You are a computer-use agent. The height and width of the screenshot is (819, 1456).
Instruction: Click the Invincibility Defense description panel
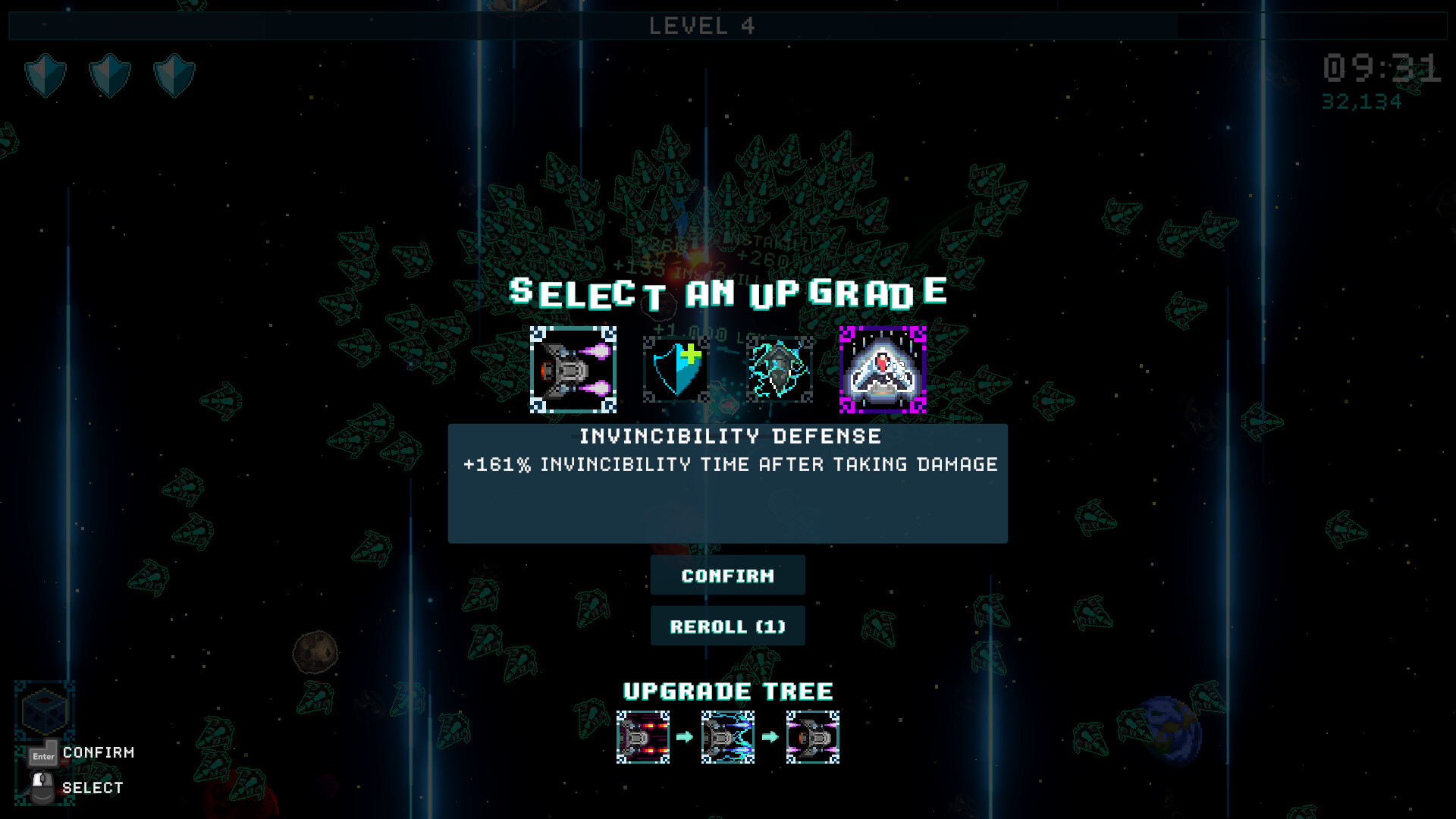[727, 483]
